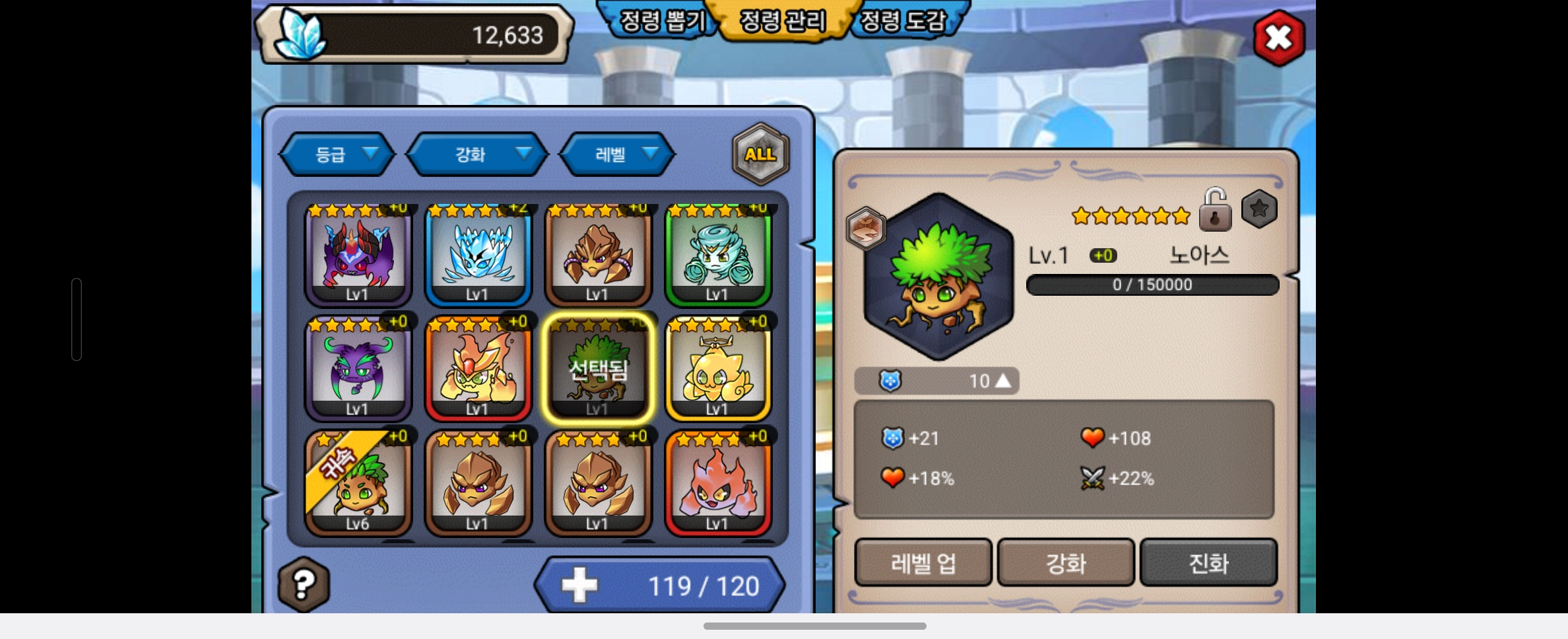The width and height of the screenshot is (1568, 639).
Task: Select the teal swirl-haired spirit
Action: pyautogui.click(x=718, y=255)
